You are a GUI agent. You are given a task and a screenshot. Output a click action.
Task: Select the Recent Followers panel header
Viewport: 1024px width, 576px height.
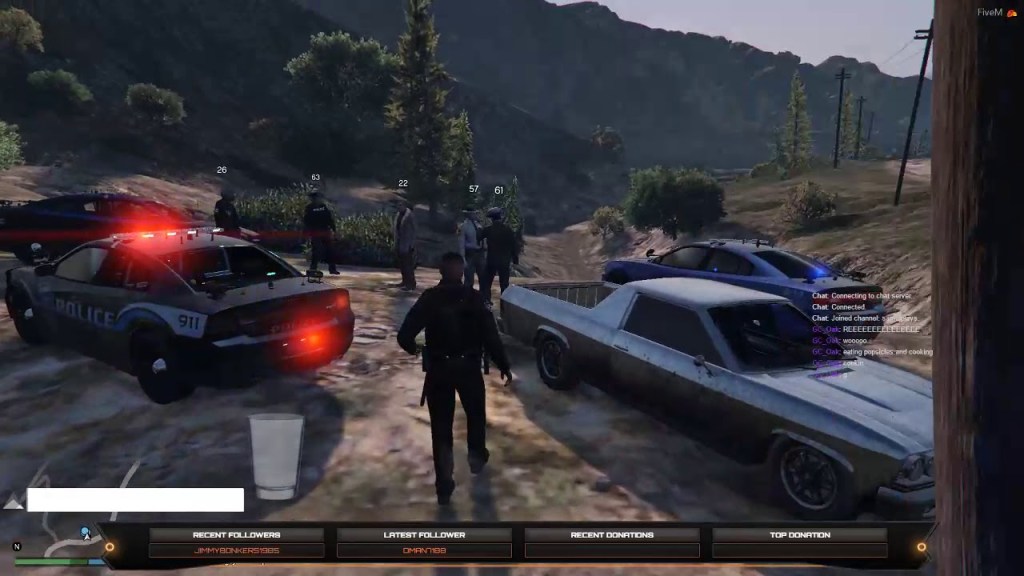click(235, 535)
